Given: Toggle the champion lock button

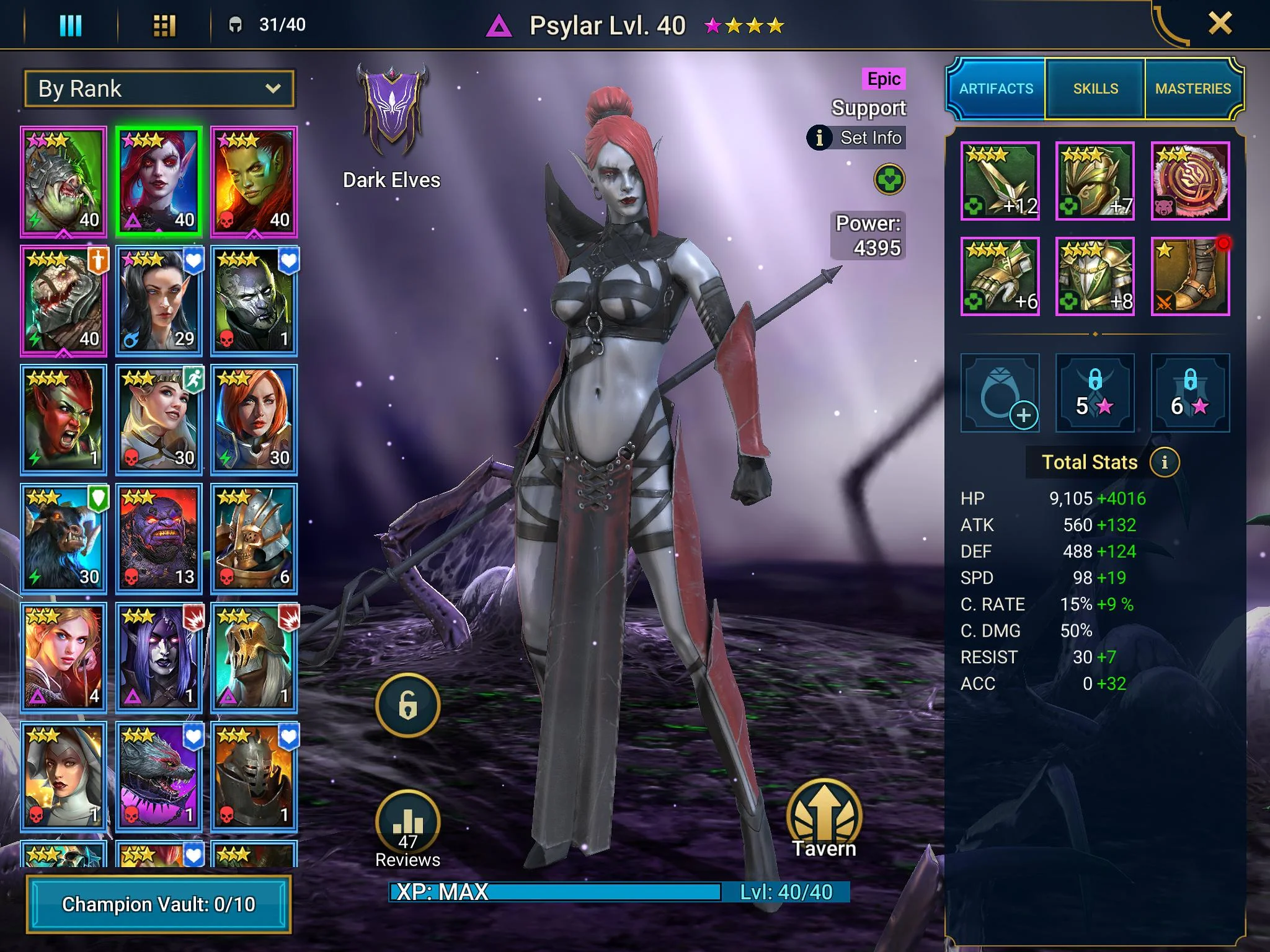Looking at the screenshot, I should point(407,705).
